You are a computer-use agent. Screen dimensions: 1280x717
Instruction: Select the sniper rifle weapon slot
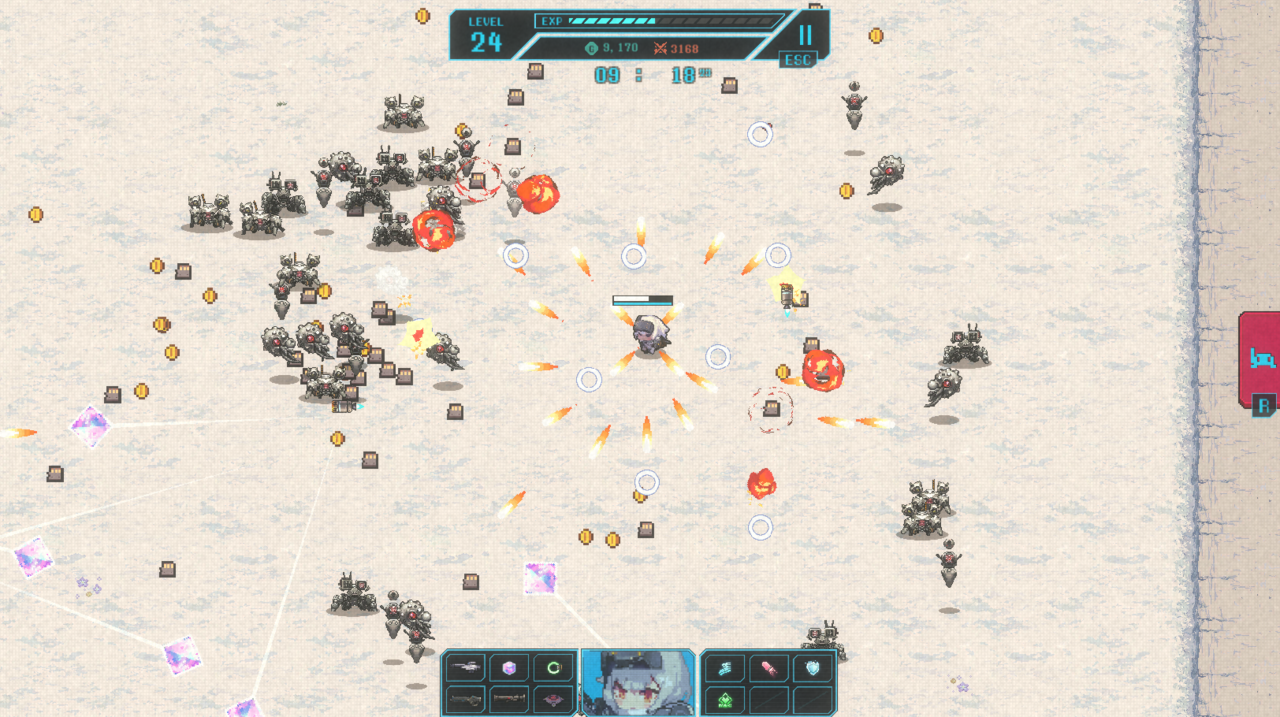pos(465,667)
